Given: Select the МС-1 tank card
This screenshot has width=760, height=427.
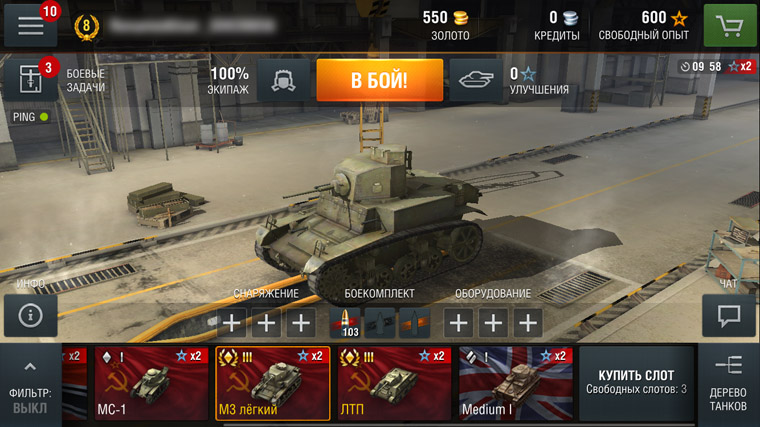Looking at the screenshot, I should pos(150,384).
